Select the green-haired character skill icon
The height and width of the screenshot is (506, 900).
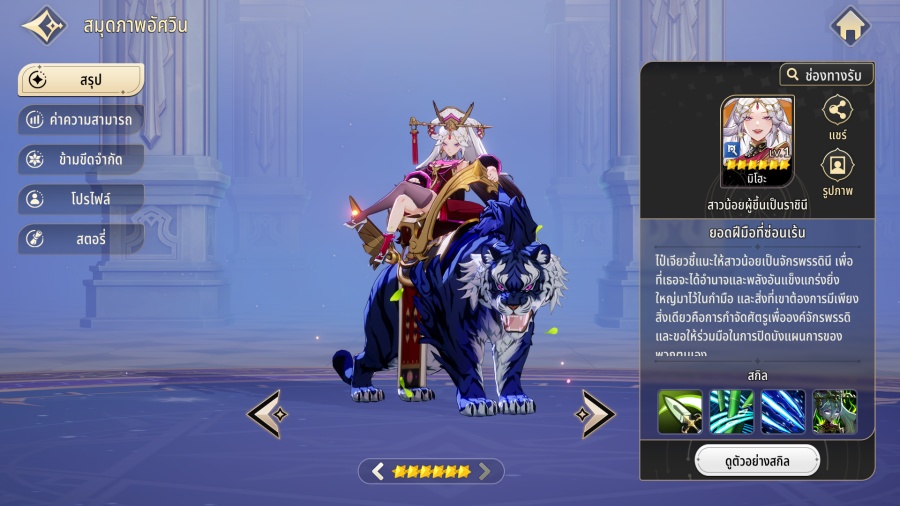point(835,412)
